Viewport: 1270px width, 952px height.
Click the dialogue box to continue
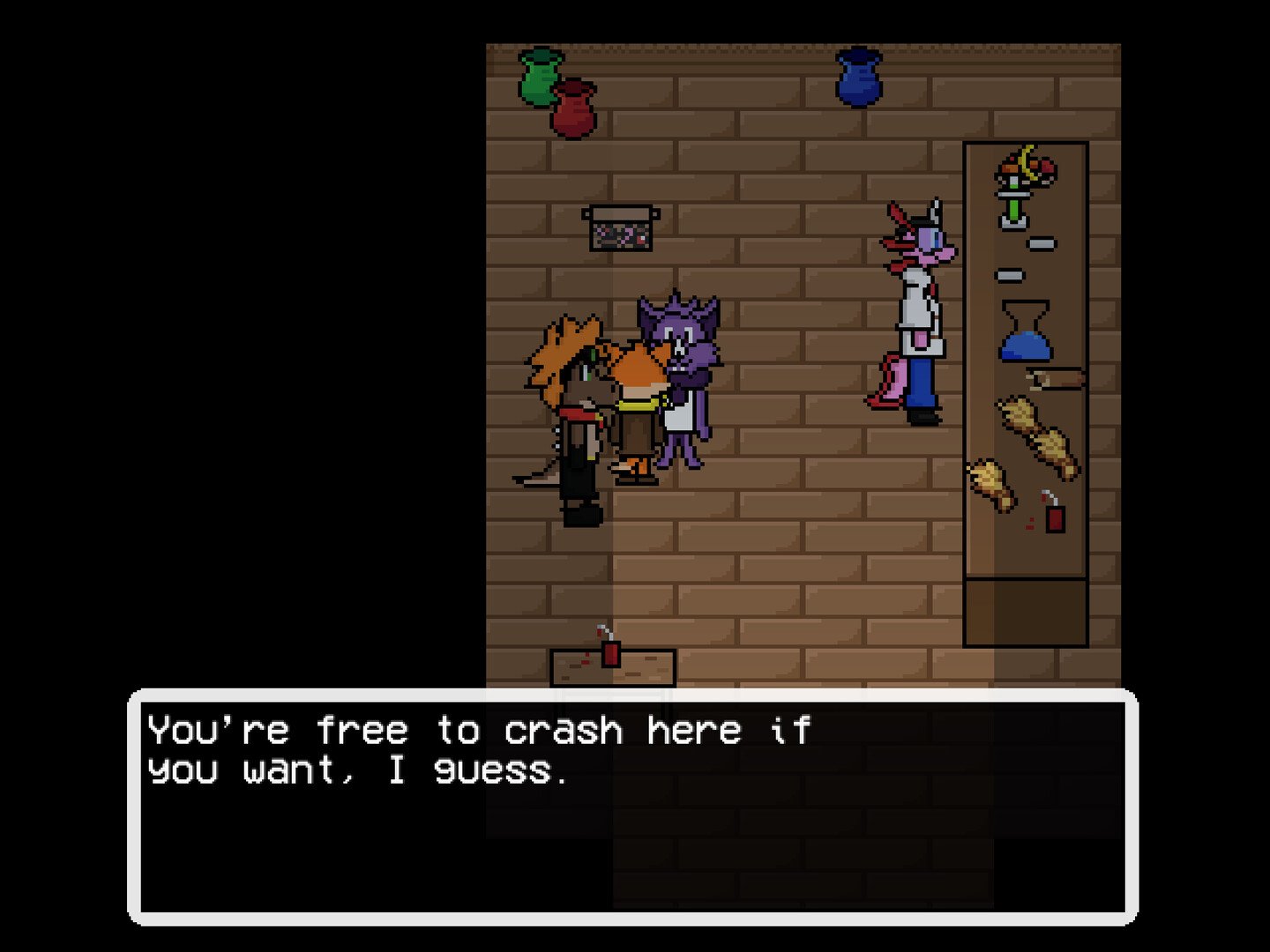[x=632, y=807]
